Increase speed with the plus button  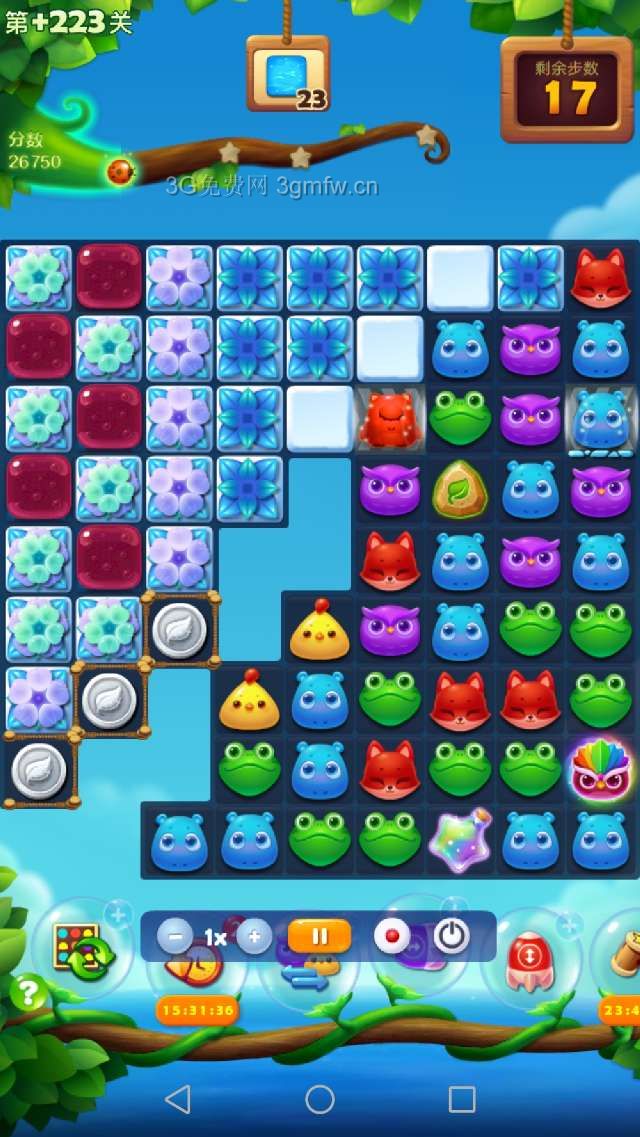(254, 937)
